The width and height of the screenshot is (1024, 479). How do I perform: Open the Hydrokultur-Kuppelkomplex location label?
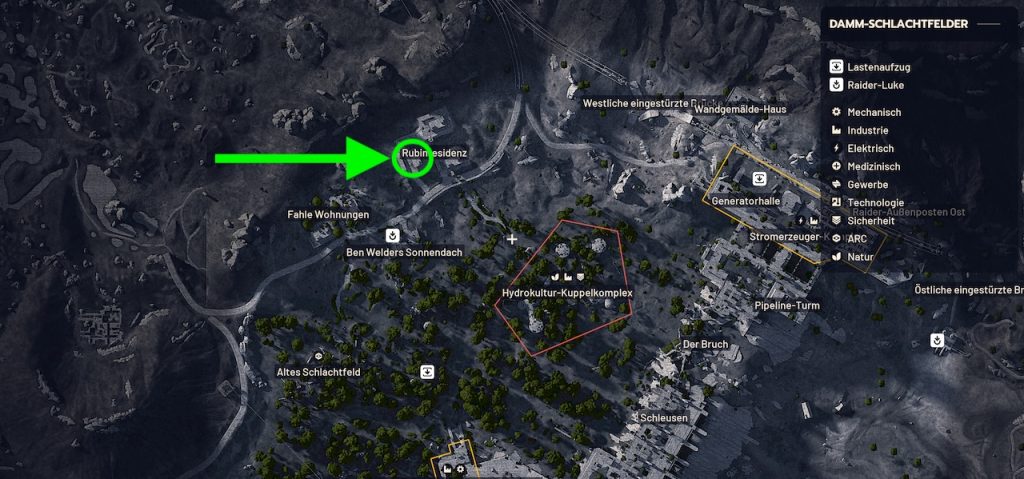click(568, 292)
